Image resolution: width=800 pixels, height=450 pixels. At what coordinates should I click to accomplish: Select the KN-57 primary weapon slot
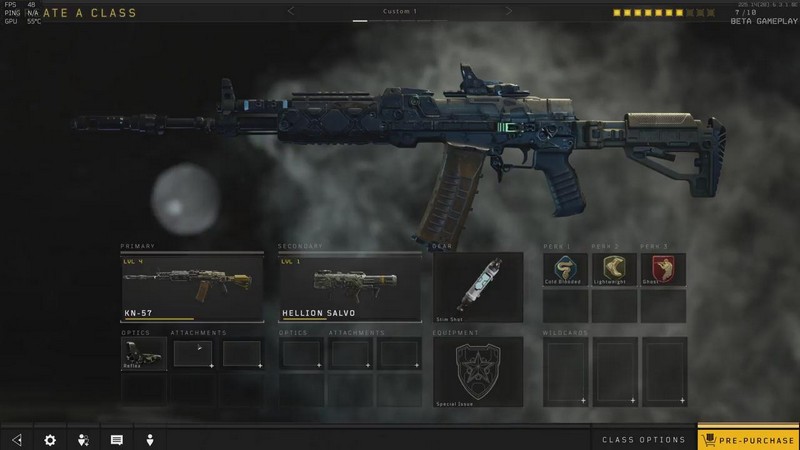coord(192,287)
